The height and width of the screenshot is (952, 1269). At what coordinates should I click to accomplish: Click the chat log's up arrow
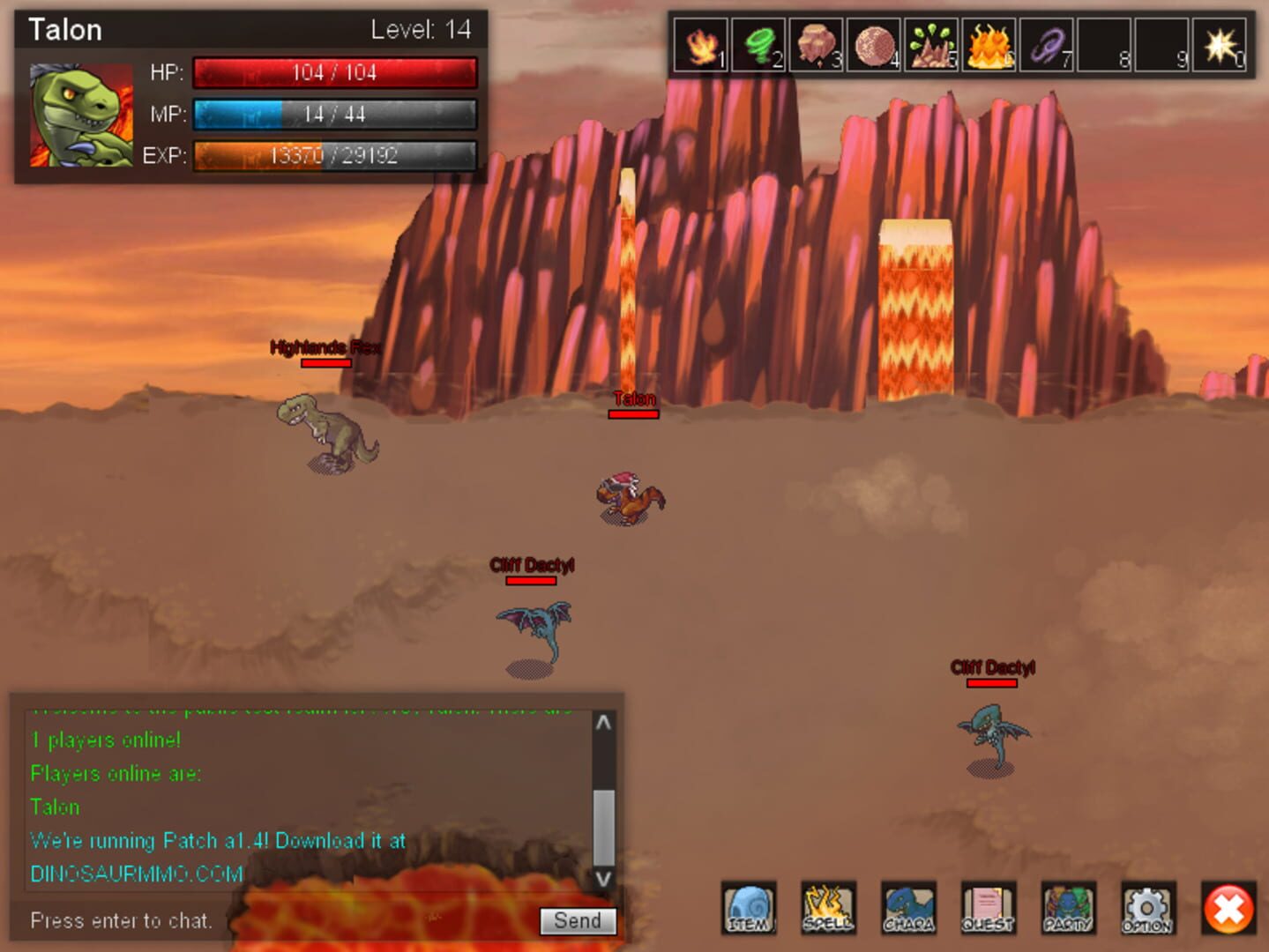pos(603,723)
